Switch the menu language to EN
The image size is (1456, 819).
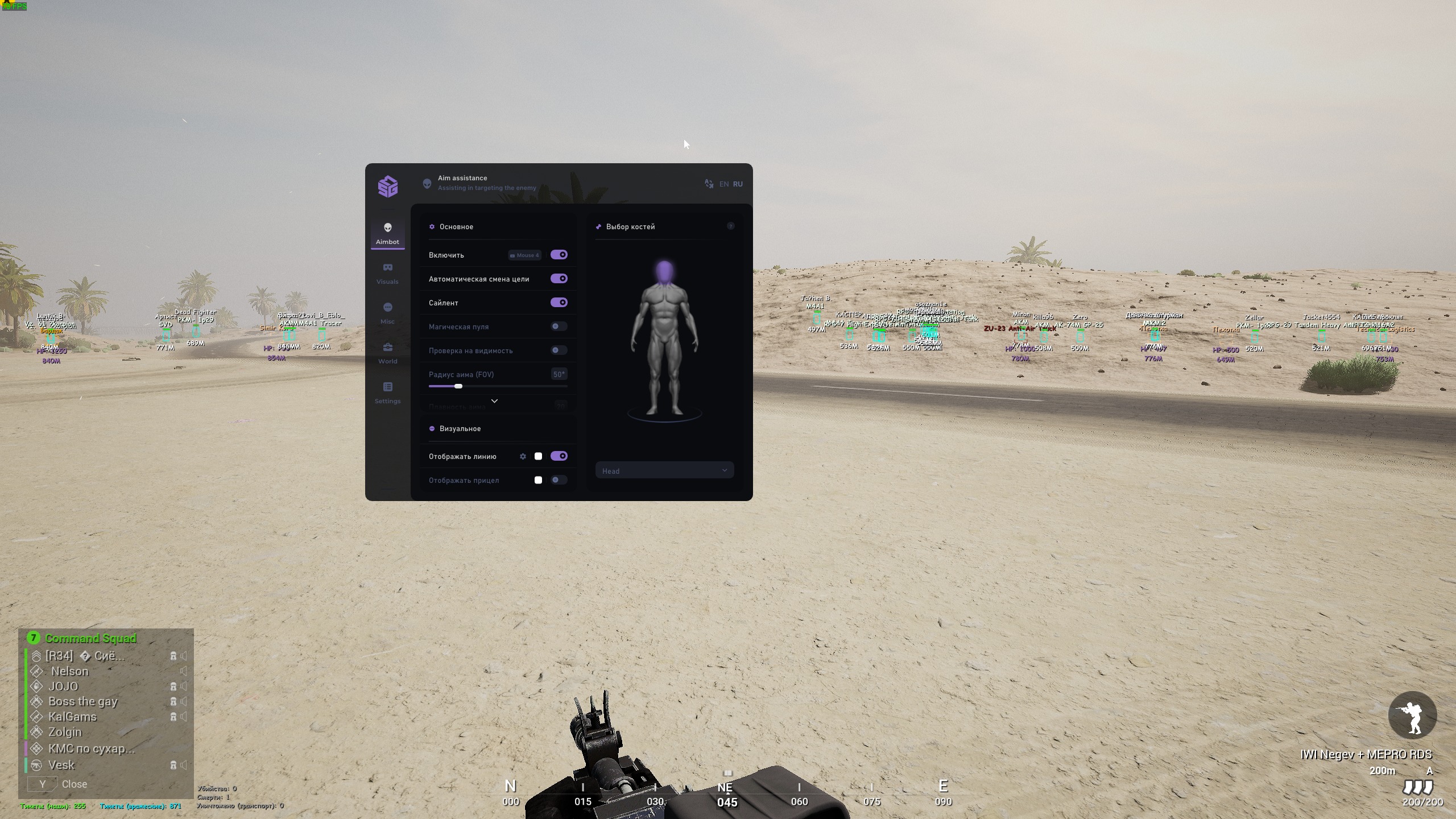(723, 184)
